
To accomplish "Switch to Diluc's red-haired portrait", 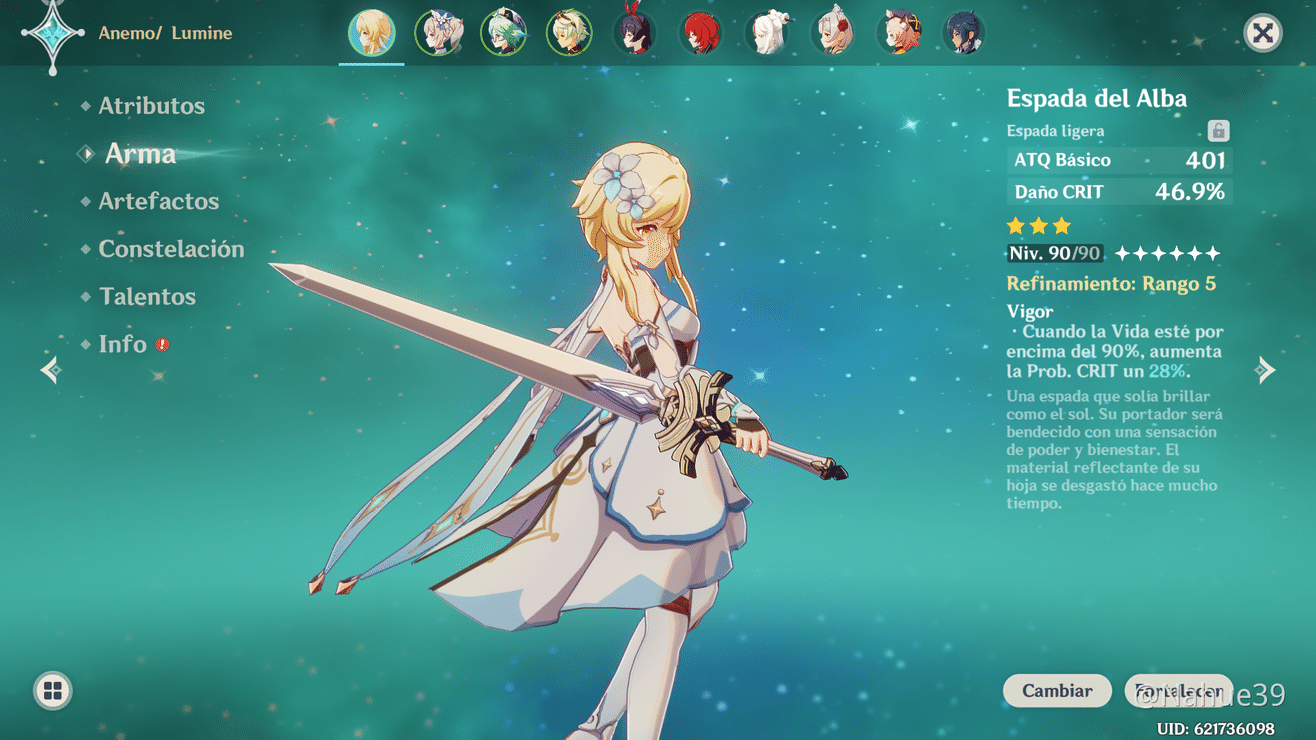I will pos(700,33).
